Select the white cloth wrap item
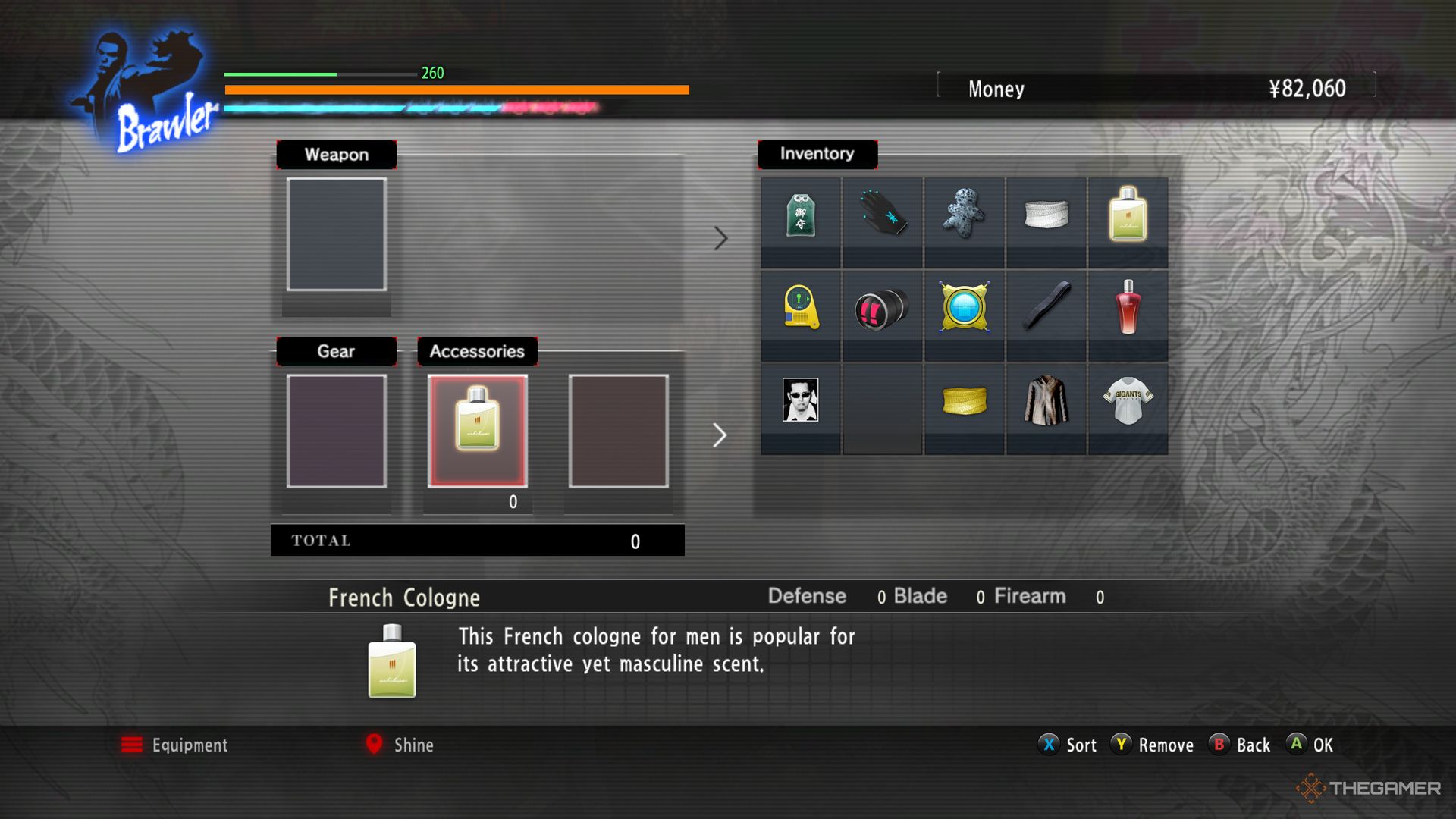The image size is (1456, 819). [x=1046, y=215]
